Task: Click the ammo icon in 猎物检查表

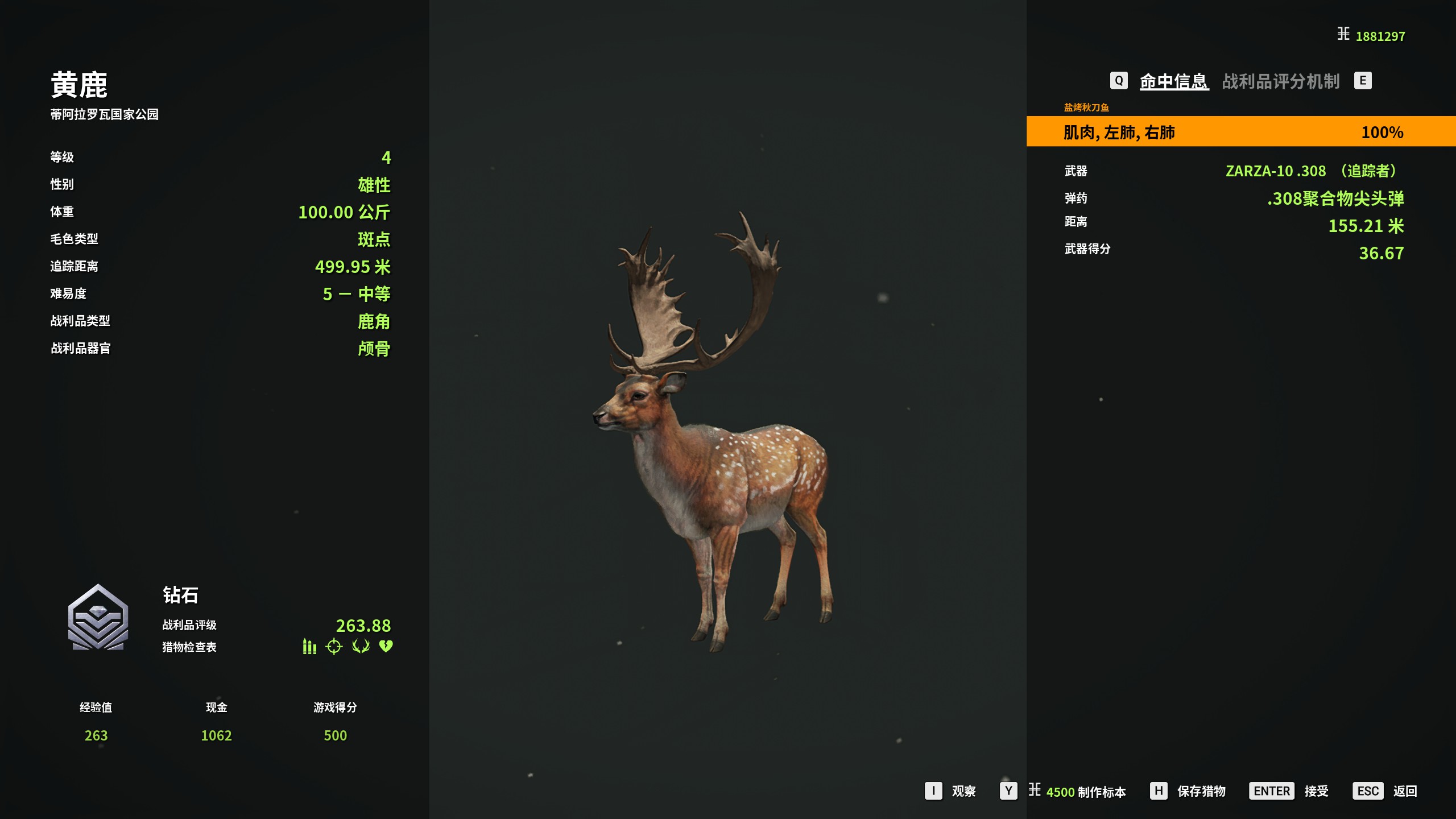Action: tap(309, 647)
